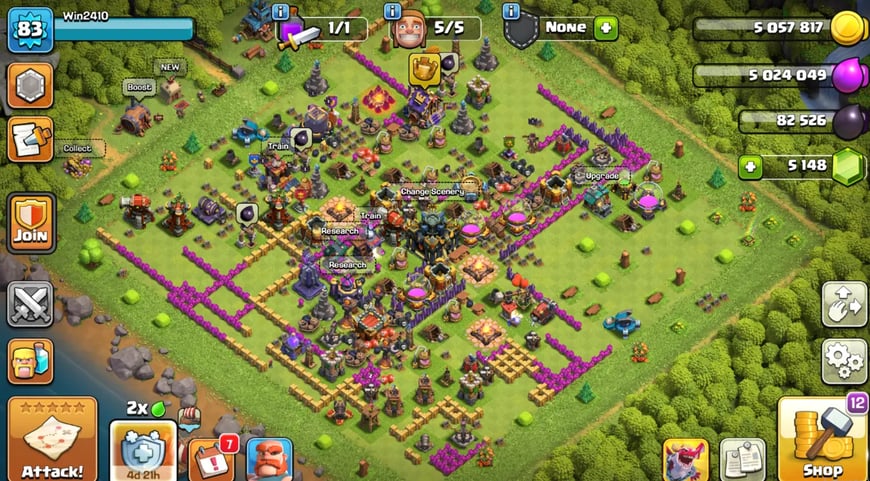Click the Join clan shield button
Image resolution: width=870 pixels, height=481 pixels.
point(30,223)
